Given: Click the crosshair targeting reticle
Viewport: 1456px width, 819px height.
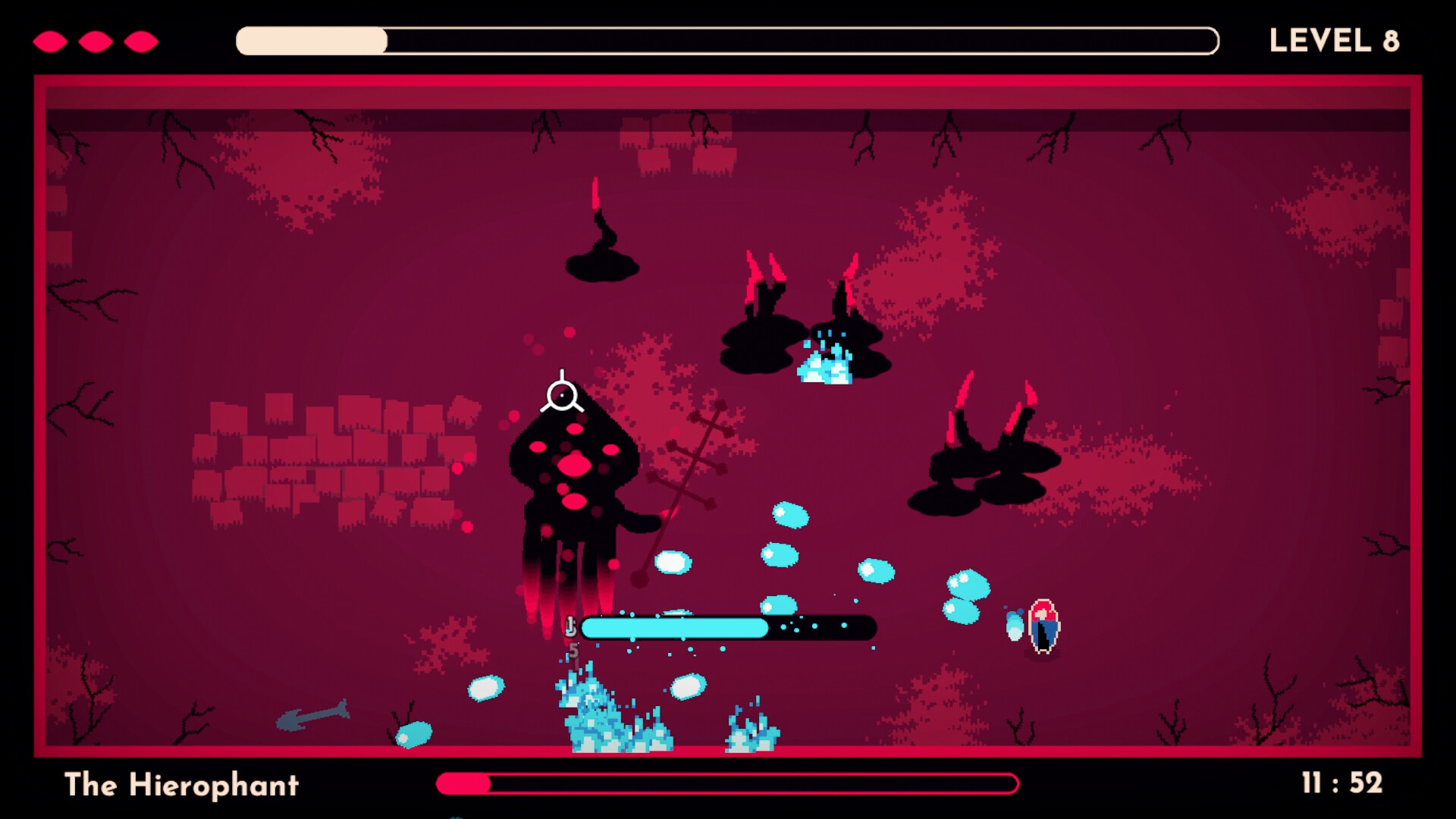Looking at the screenshot, I should (x=562, y=394).
